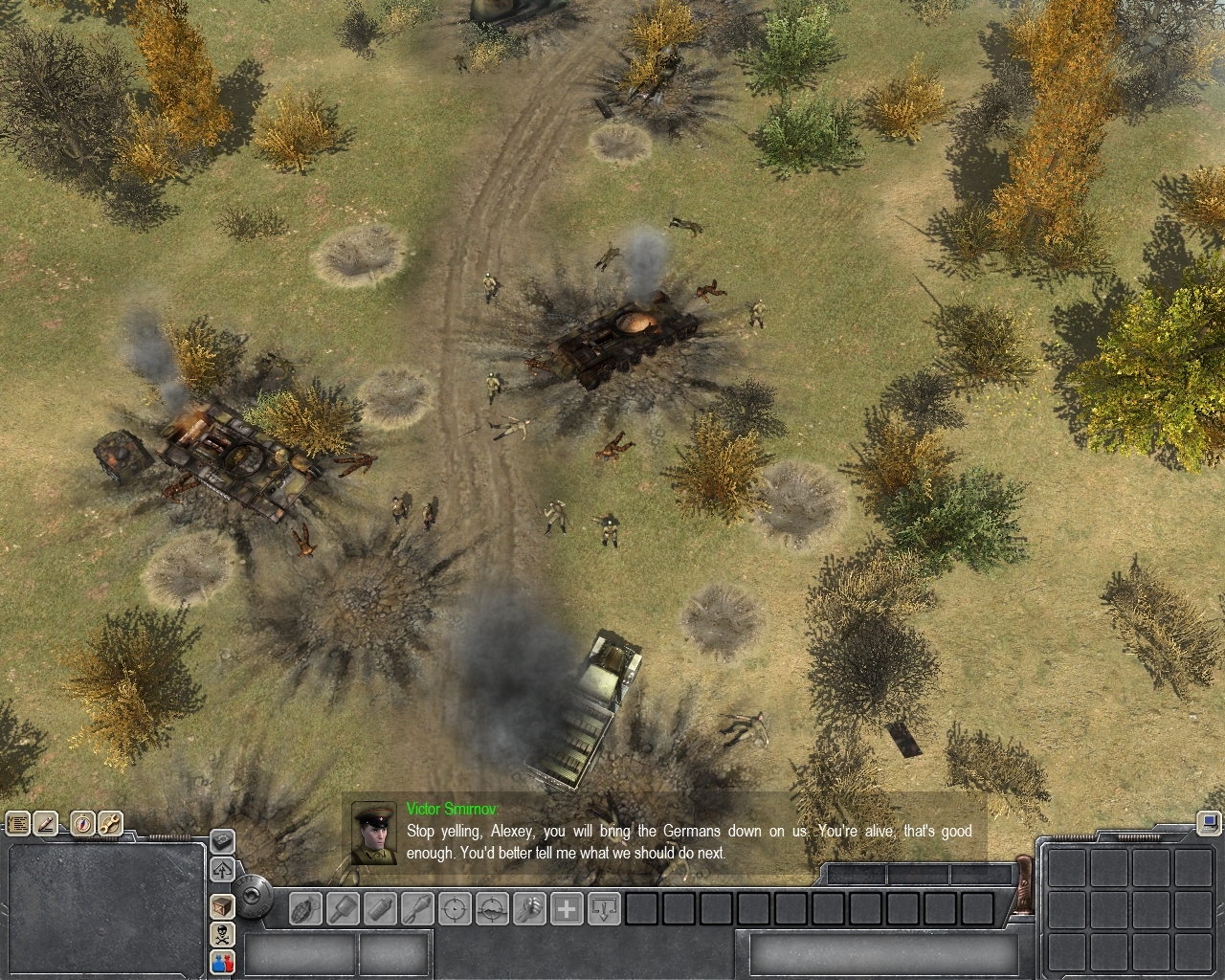
Task: Click the up-arrow button
Action: (222, 870)
